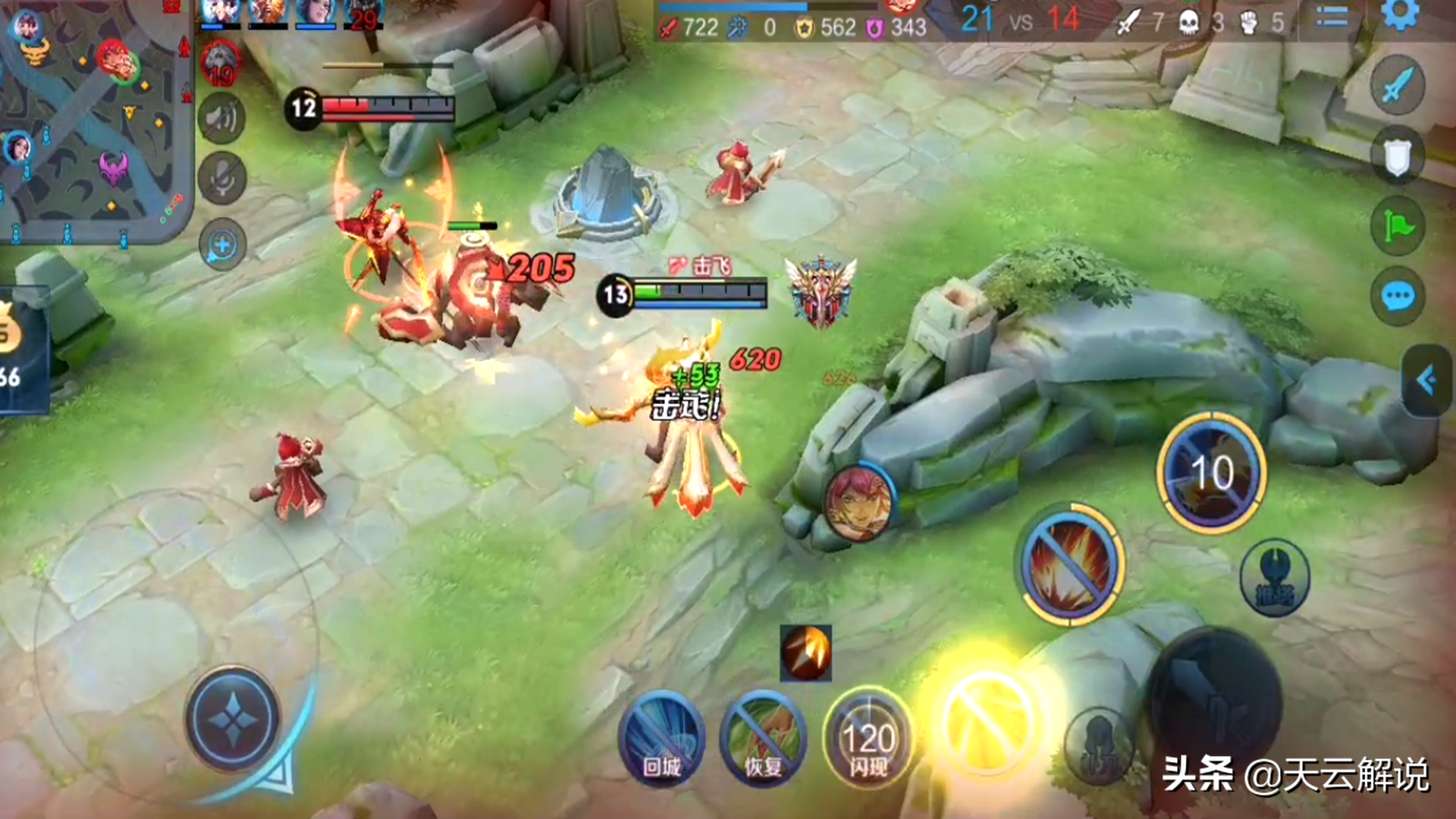The image size is (1456, 819).
Task: Toggle the microphone button
Action: 222,179
